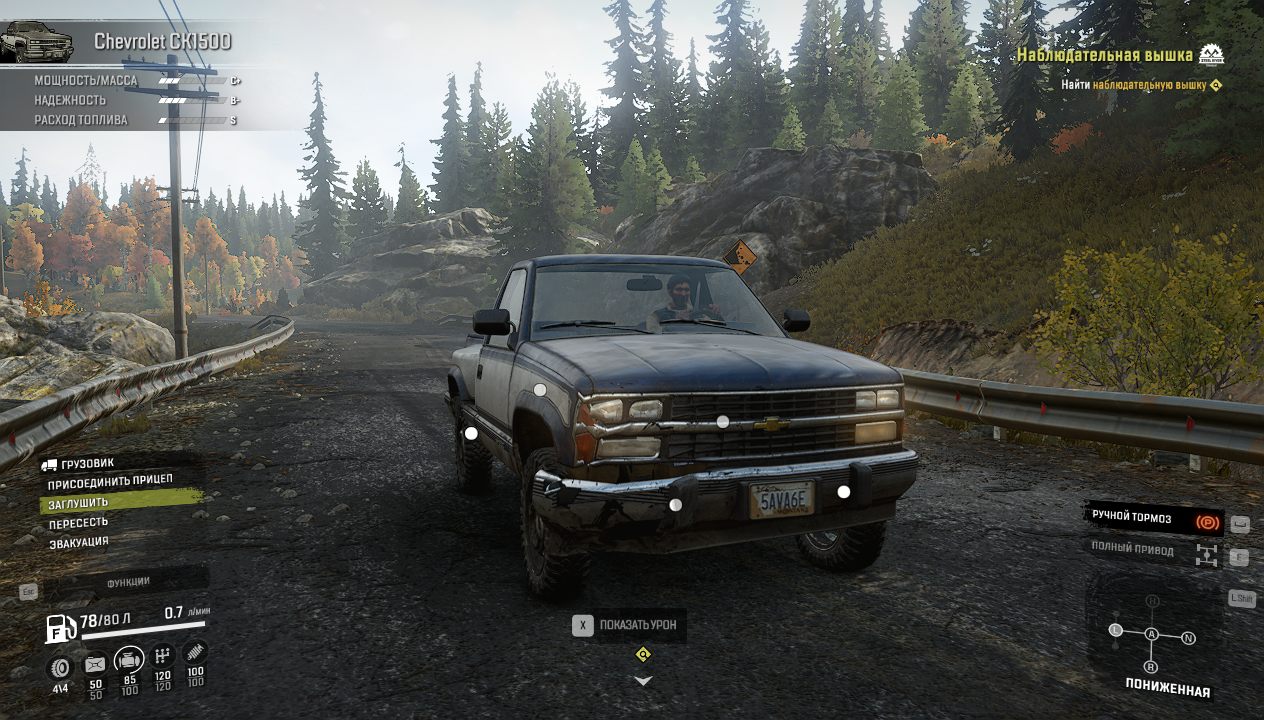Shift the gearbox to the H position
The image size is (1264, 720).
tap(1152, 600)
